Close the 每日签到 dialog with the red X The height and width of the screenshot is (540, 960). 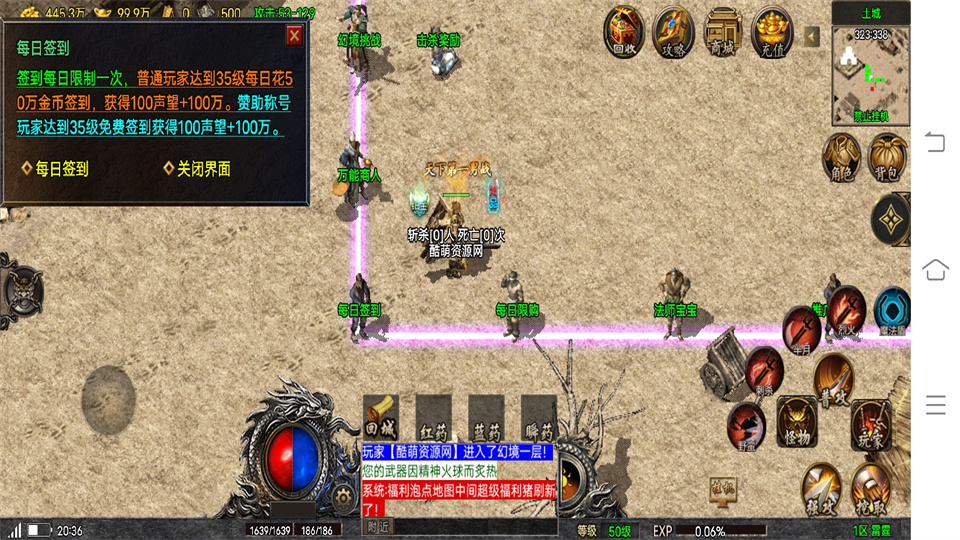(x=294, y=36)
